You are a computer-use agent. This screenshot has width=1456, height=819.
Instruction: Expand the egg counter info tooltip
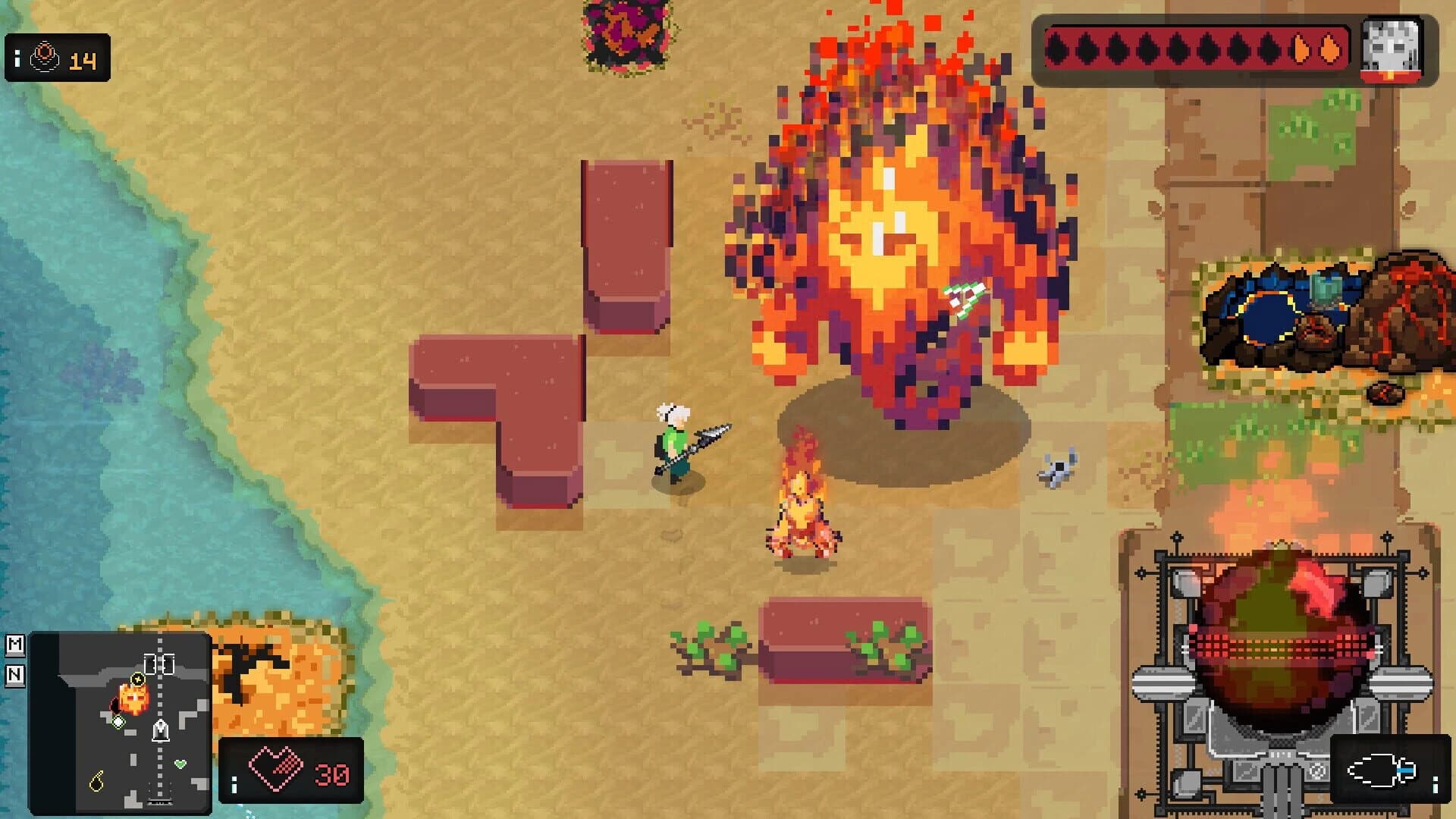[17, 58]
